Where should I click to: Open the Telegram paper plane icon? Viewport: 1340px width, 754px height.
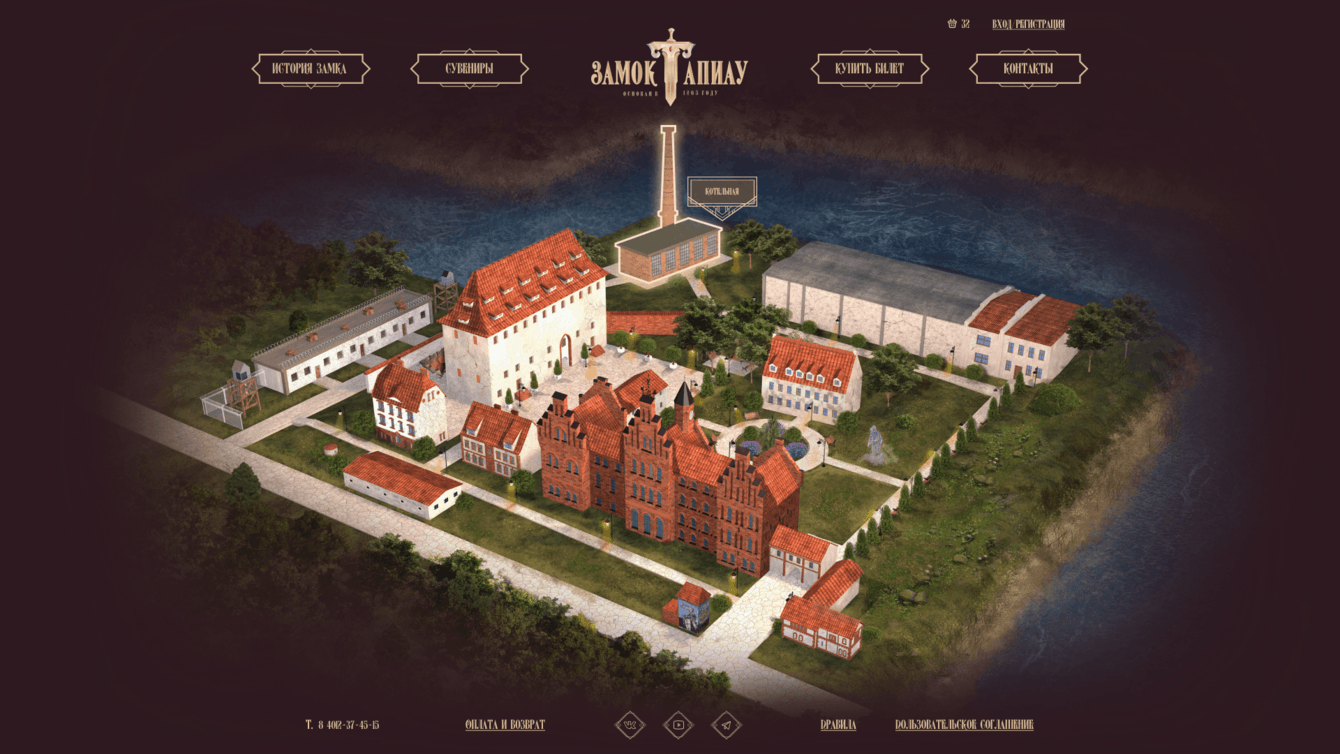(727, 725)
